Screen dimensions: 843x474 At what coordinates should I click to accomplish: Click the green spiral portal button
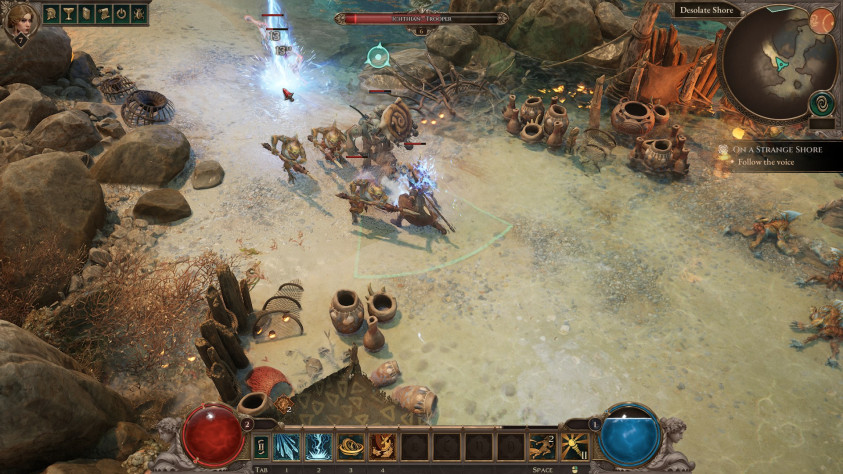click(x=822, y=103)
